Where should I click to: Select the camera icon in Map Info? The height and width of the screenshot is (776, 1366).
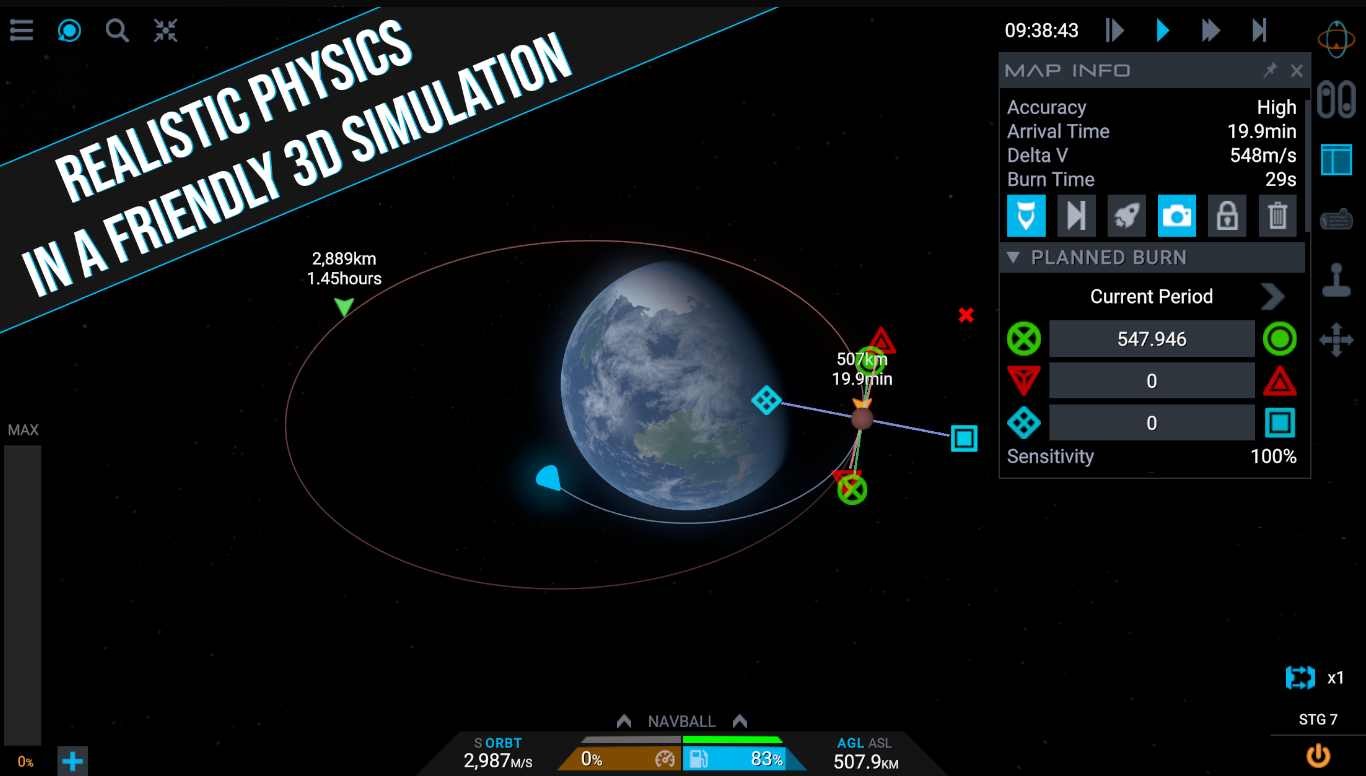pos(1177,215)
